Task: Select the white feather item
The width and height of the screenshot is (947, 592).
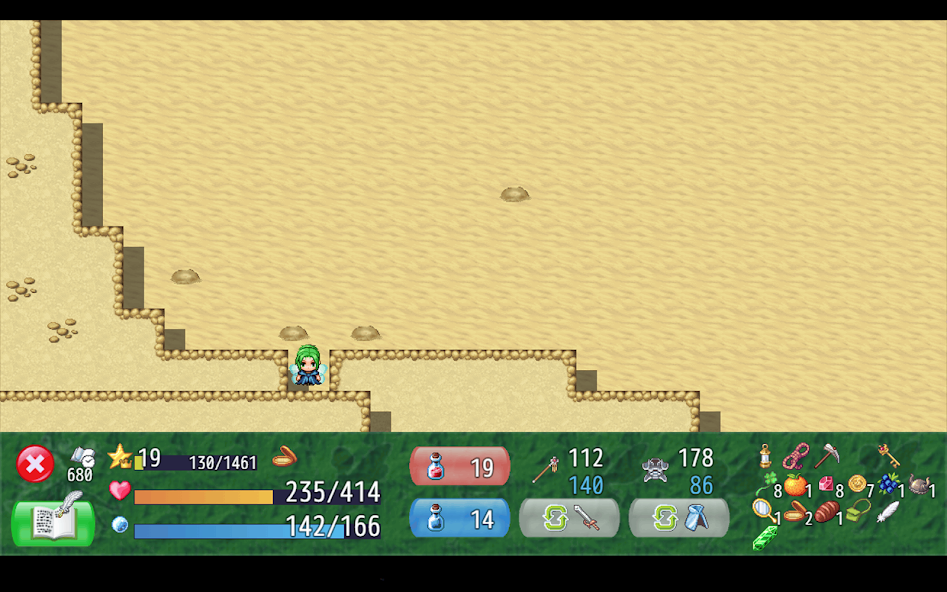Action: coord(887,512)
